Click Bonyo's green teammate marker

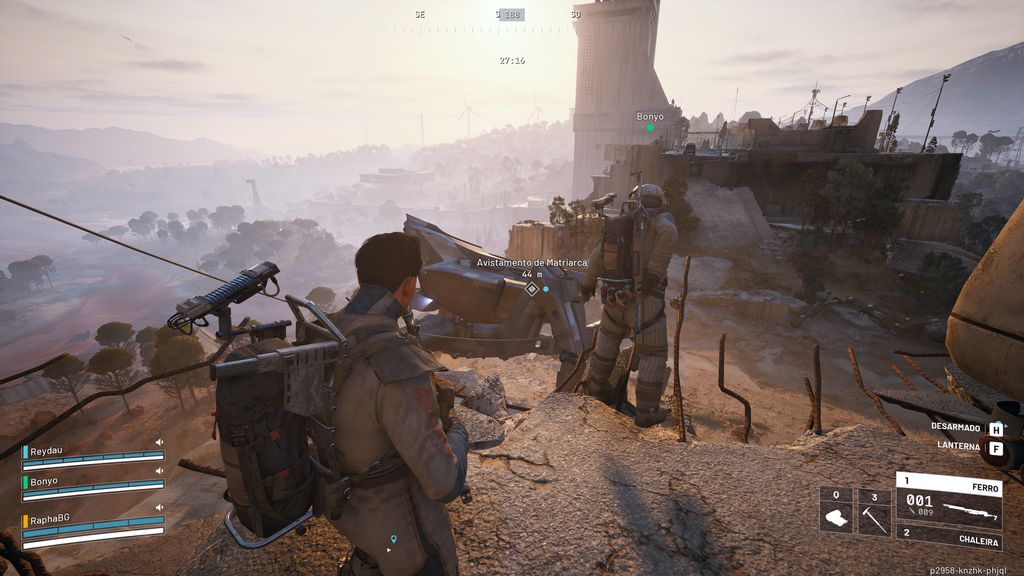click(650, 128)
